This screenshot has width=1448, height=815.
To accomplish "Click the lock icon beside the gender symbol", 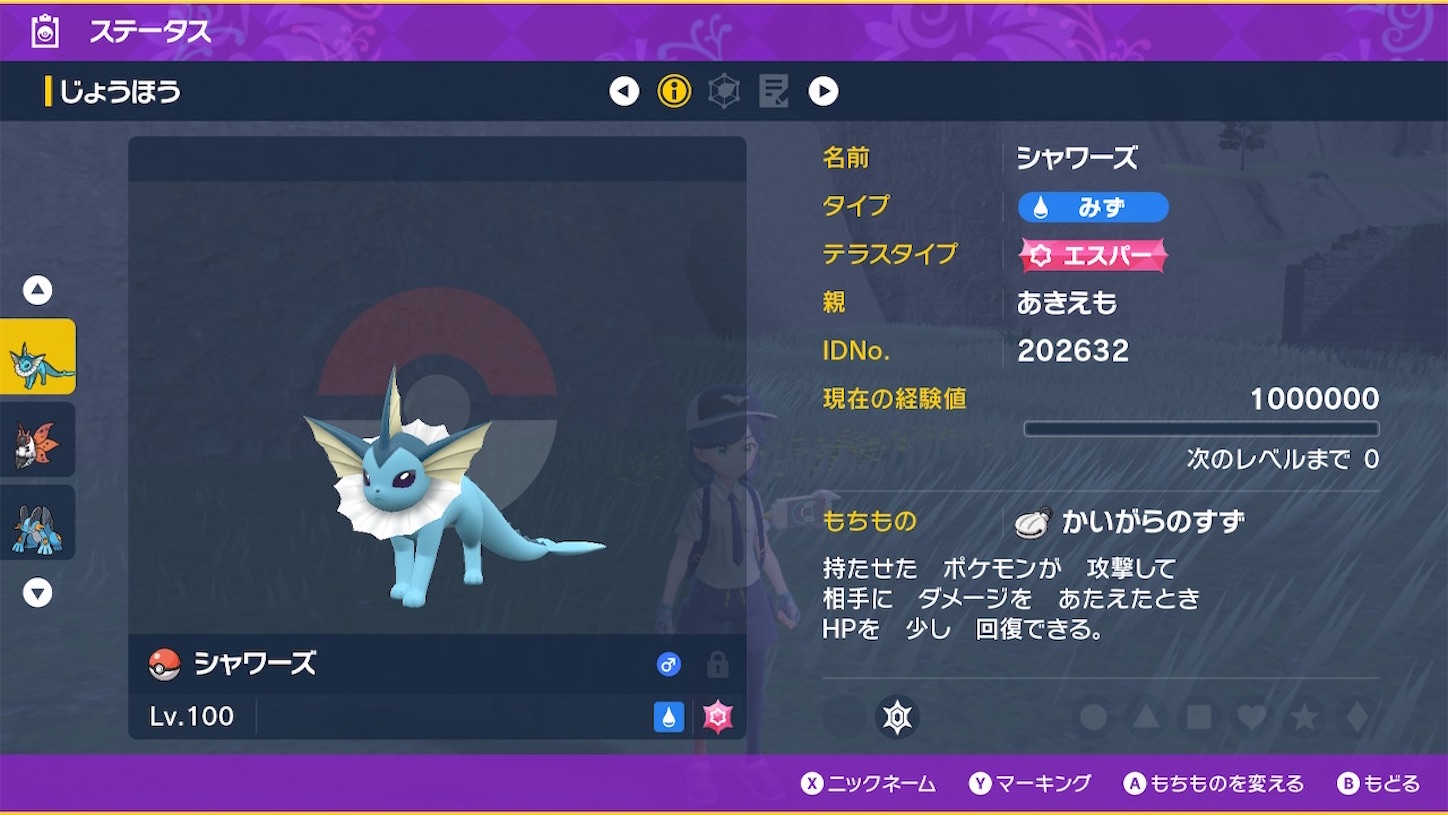I will coord(716,664).
